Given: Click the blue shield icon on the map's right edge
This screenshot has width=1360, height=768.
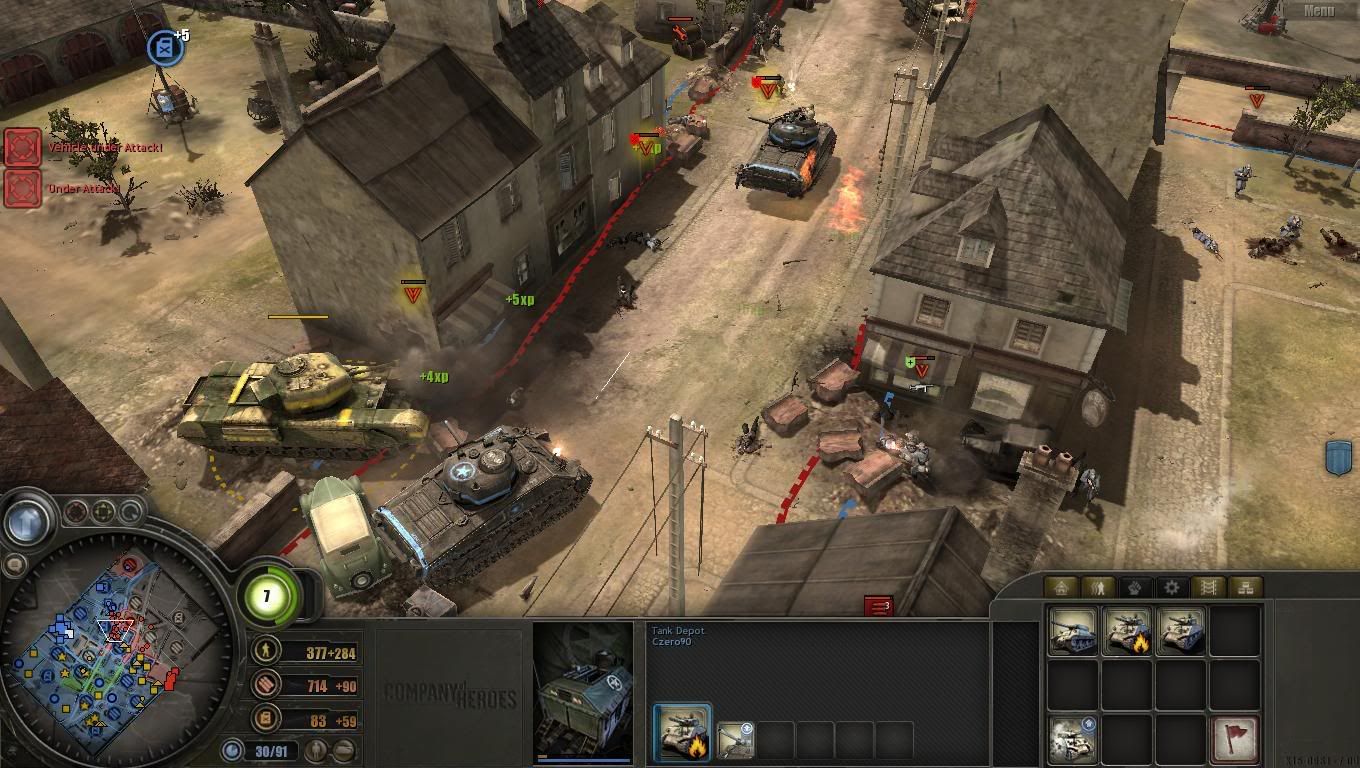Looking at the screenshot, I should coord(1336,454).
